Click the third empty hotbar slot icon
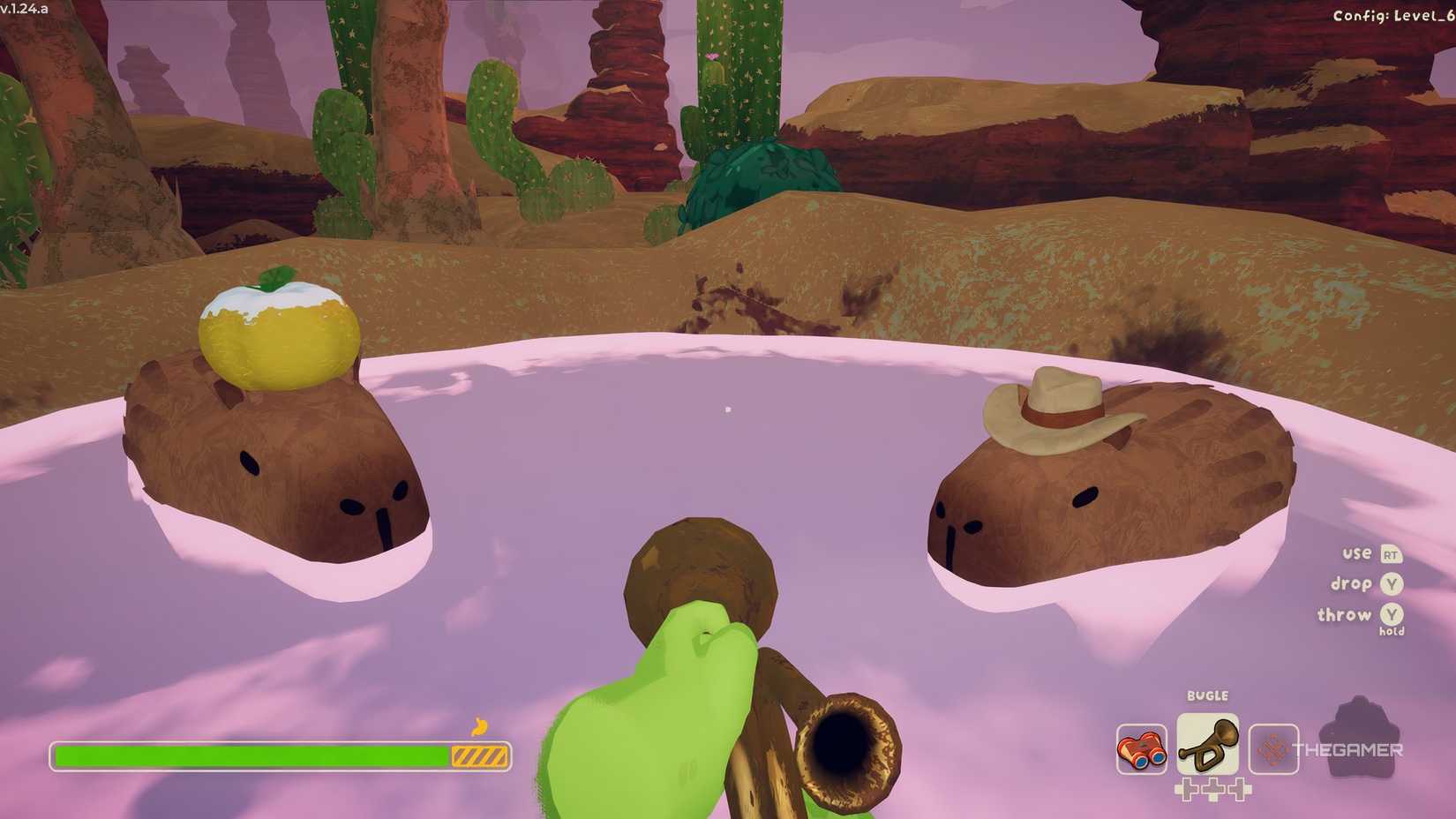Screen dimensions: 1456x819 pos(1274,749)
